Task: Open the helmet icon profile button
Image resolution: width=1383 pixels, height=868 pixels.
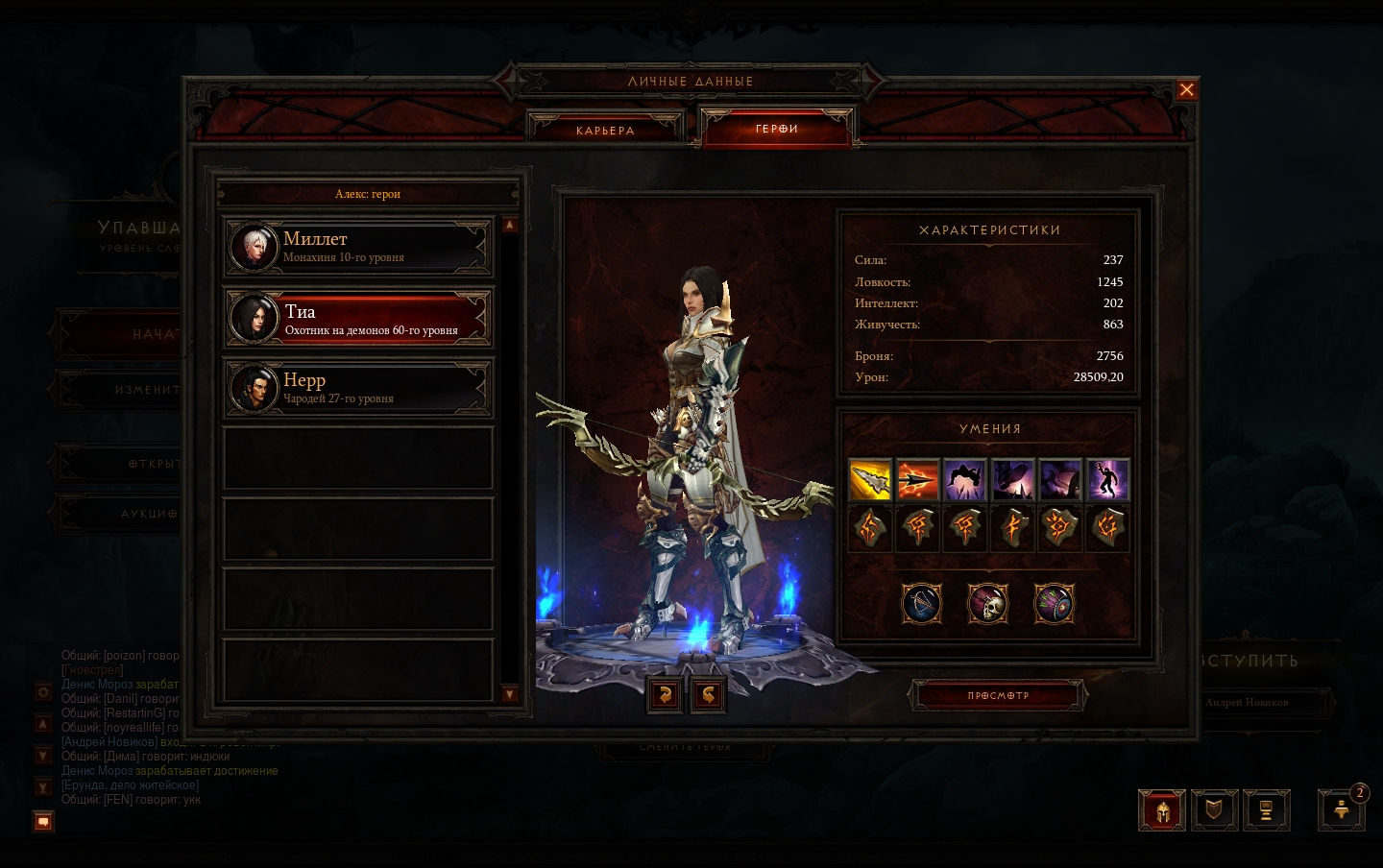Action: tap(1162, 810)
